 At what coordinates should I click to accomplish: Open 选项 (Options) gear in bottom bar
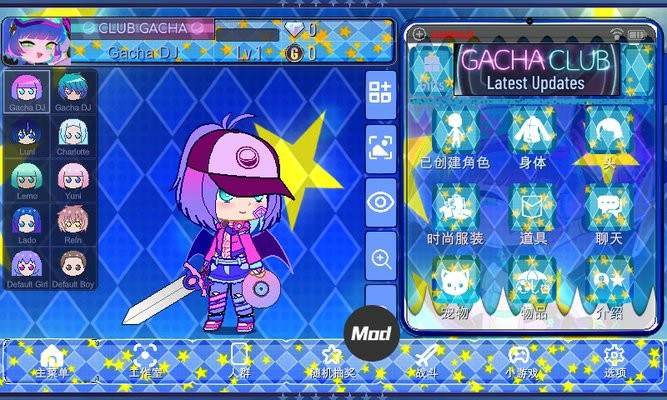614,360
